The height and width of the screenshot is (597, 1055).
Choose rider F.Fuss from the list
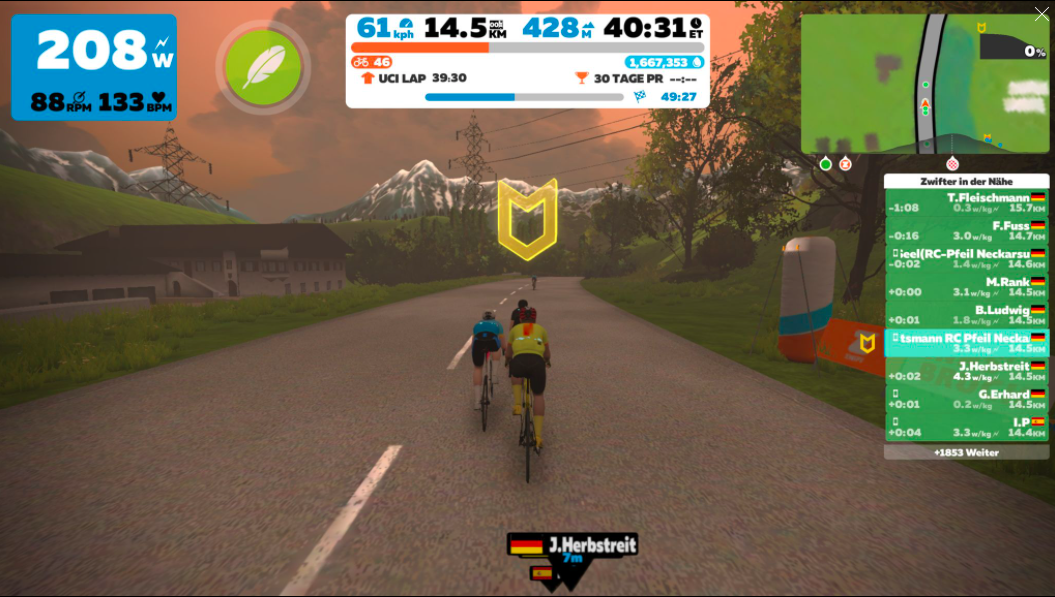pyautogui.click(x=966, y=231)
